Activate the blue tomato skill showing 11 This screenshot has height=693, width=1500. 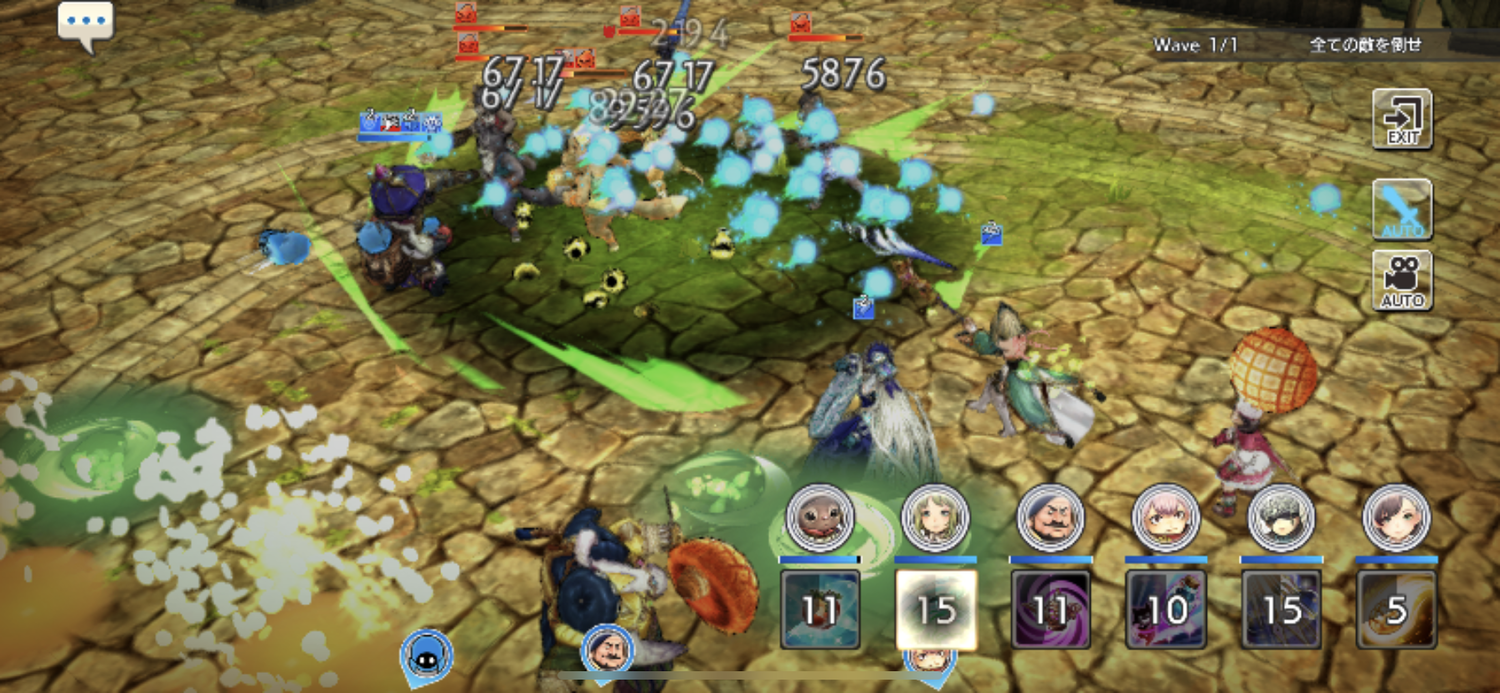coord(820,609)
